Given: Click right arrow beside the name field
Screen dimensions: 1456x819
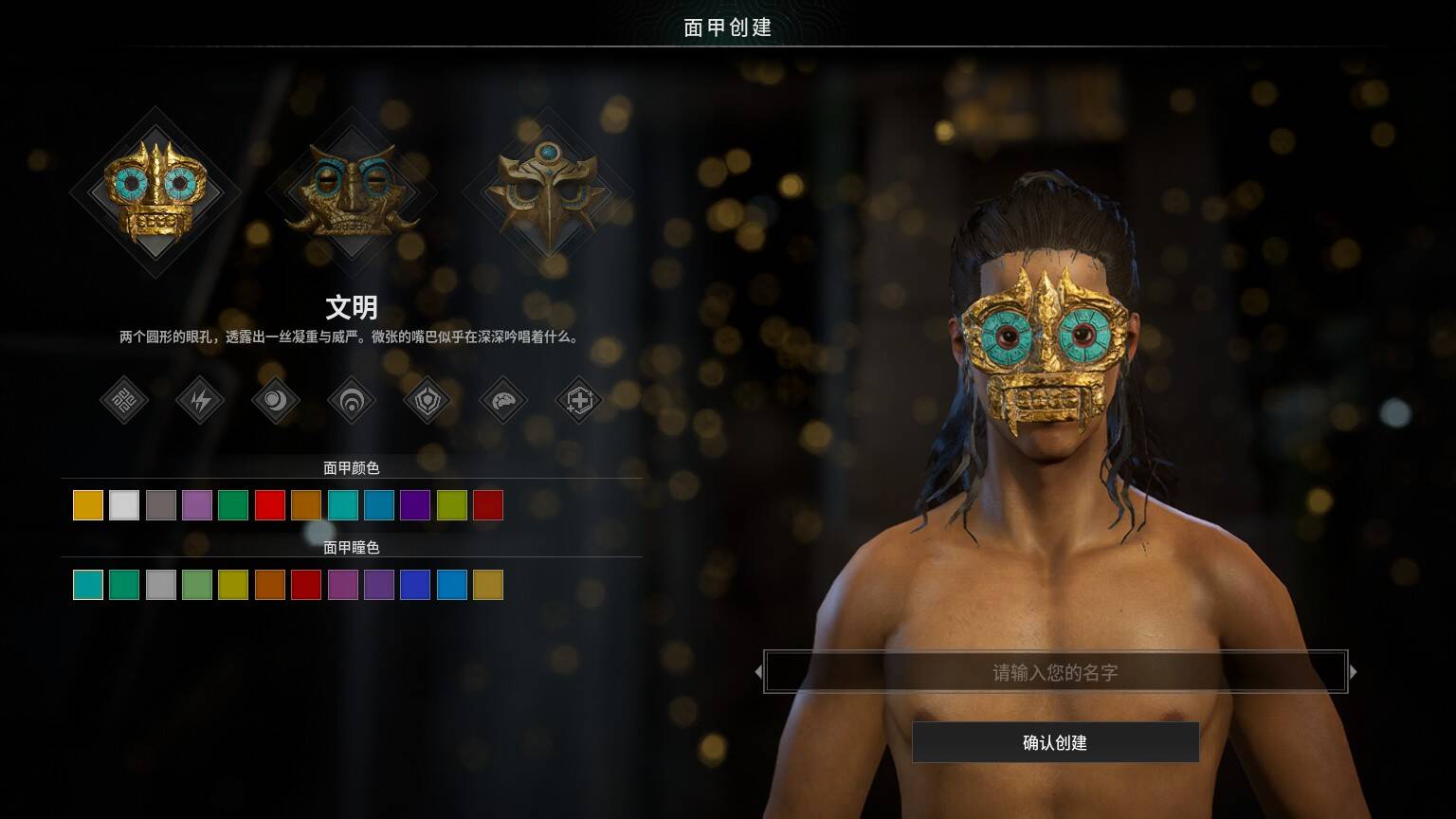Looking at the screenshot, I should click(x=1354, y=672).
